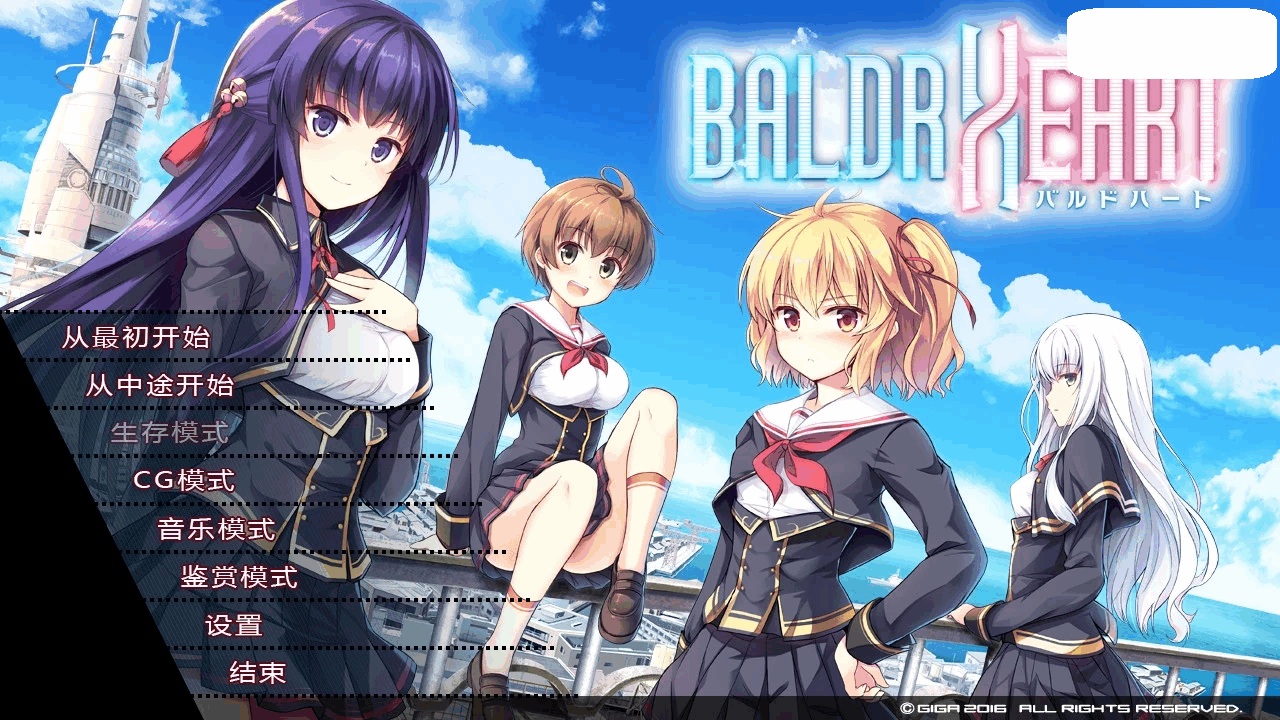Select 从最初开始 to start a new game
The image size is (1280, 720).
[135, 340]
